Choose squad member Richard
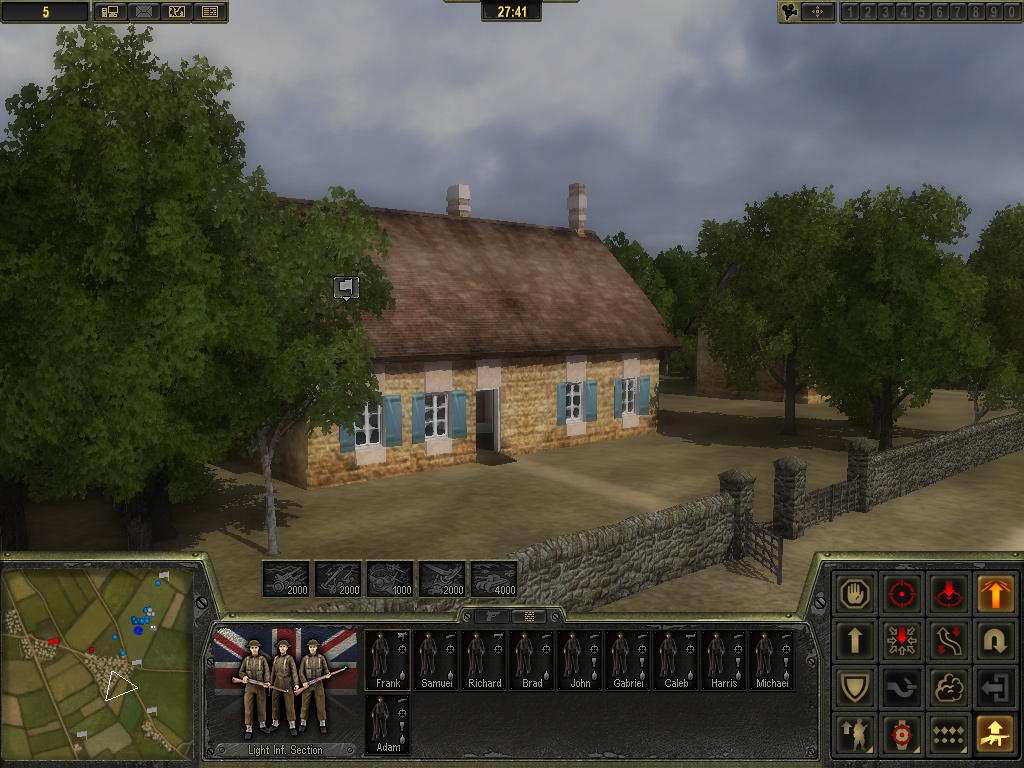Image resolution: width=1024 pixels, height=768 pixels. pos(484,658)
